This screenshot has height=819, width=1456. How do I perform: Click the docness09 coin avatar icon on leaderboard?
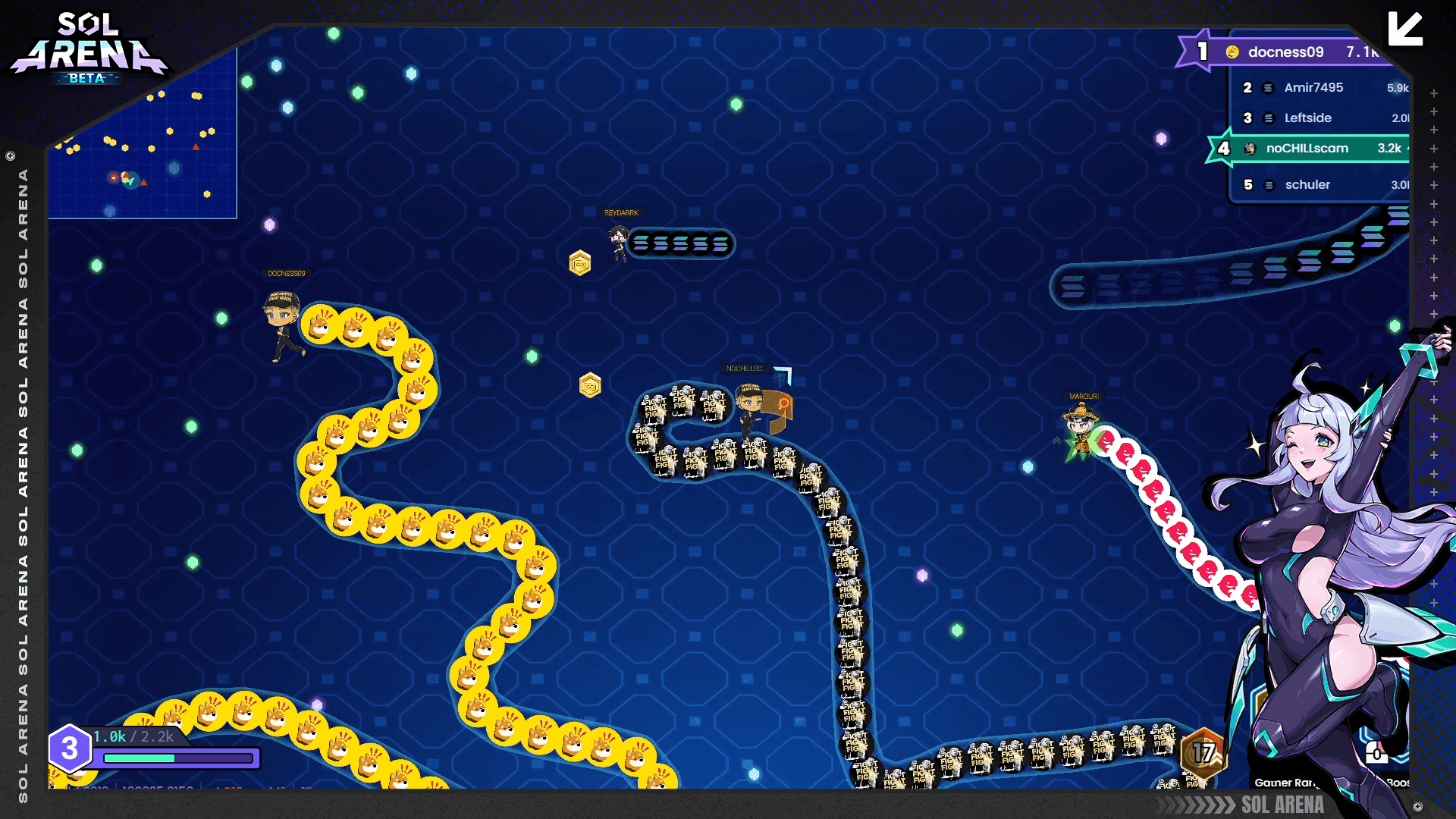click(x=1231, y=53)
